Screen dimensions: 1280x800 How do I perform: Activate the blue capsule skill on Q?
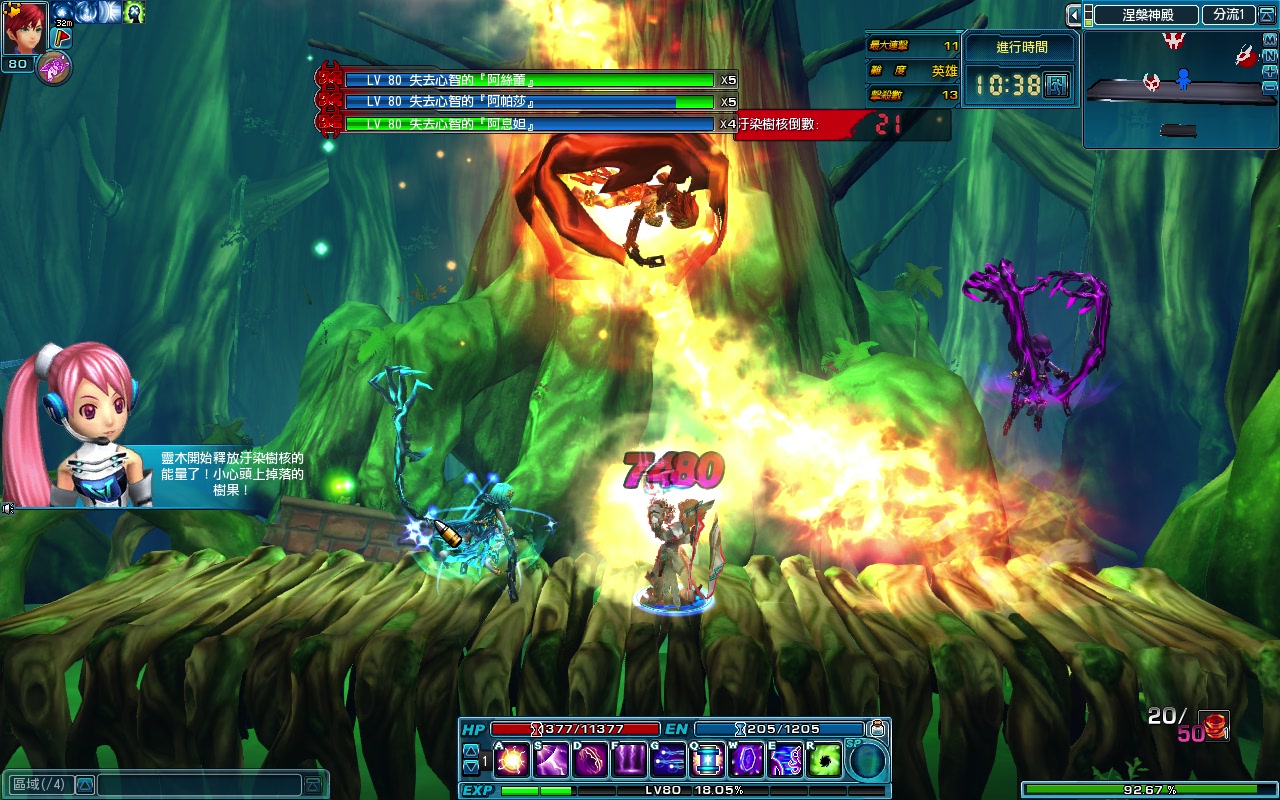coord(708,761)
